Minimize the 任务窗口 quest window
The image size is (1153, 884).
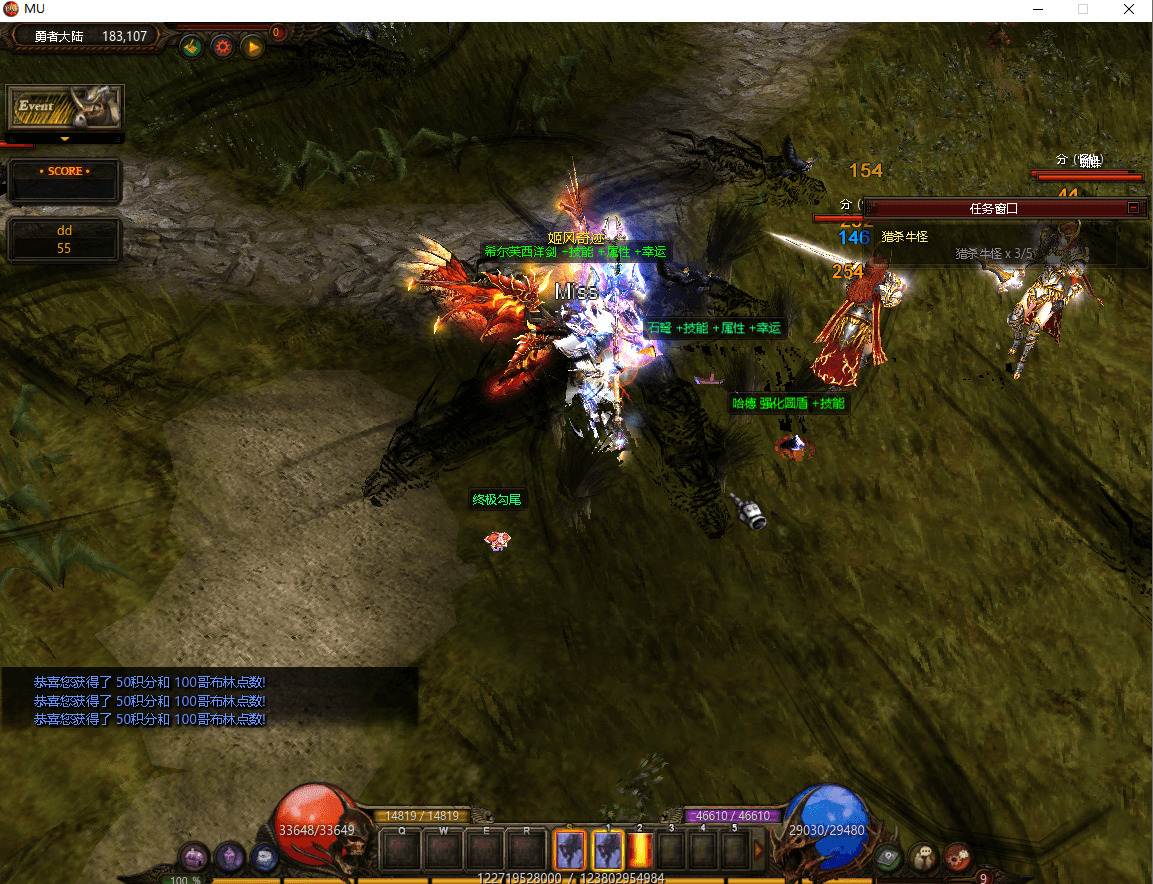click(1133, 208)
